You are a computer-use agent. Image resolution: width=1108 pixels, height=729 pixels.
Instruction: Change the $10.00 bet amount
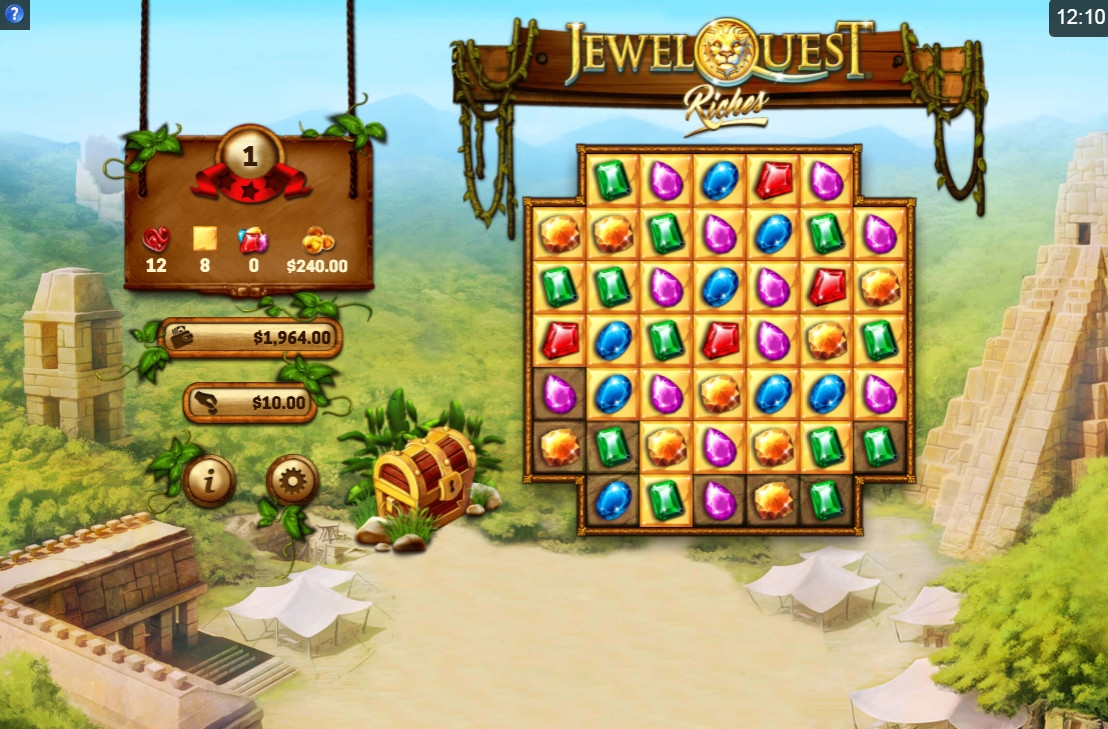pyautogui.click(x=251, y=403)
